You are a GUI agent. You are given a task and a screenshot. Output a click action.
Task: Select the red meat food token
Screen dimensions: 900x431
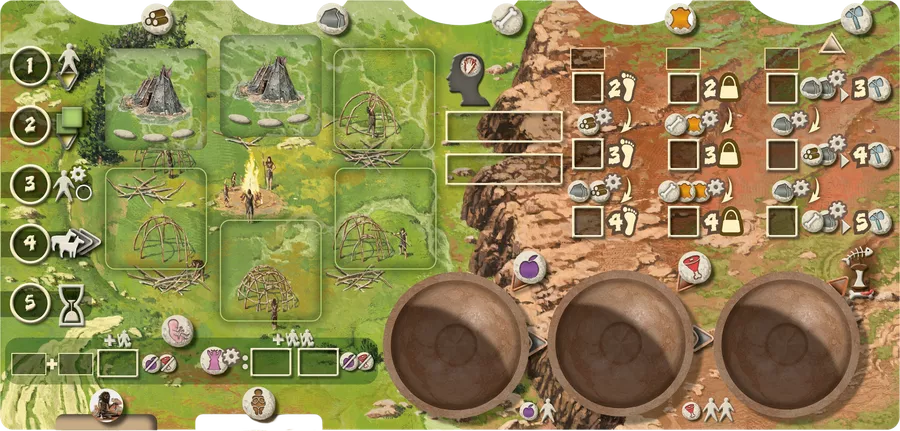[692, 267]
